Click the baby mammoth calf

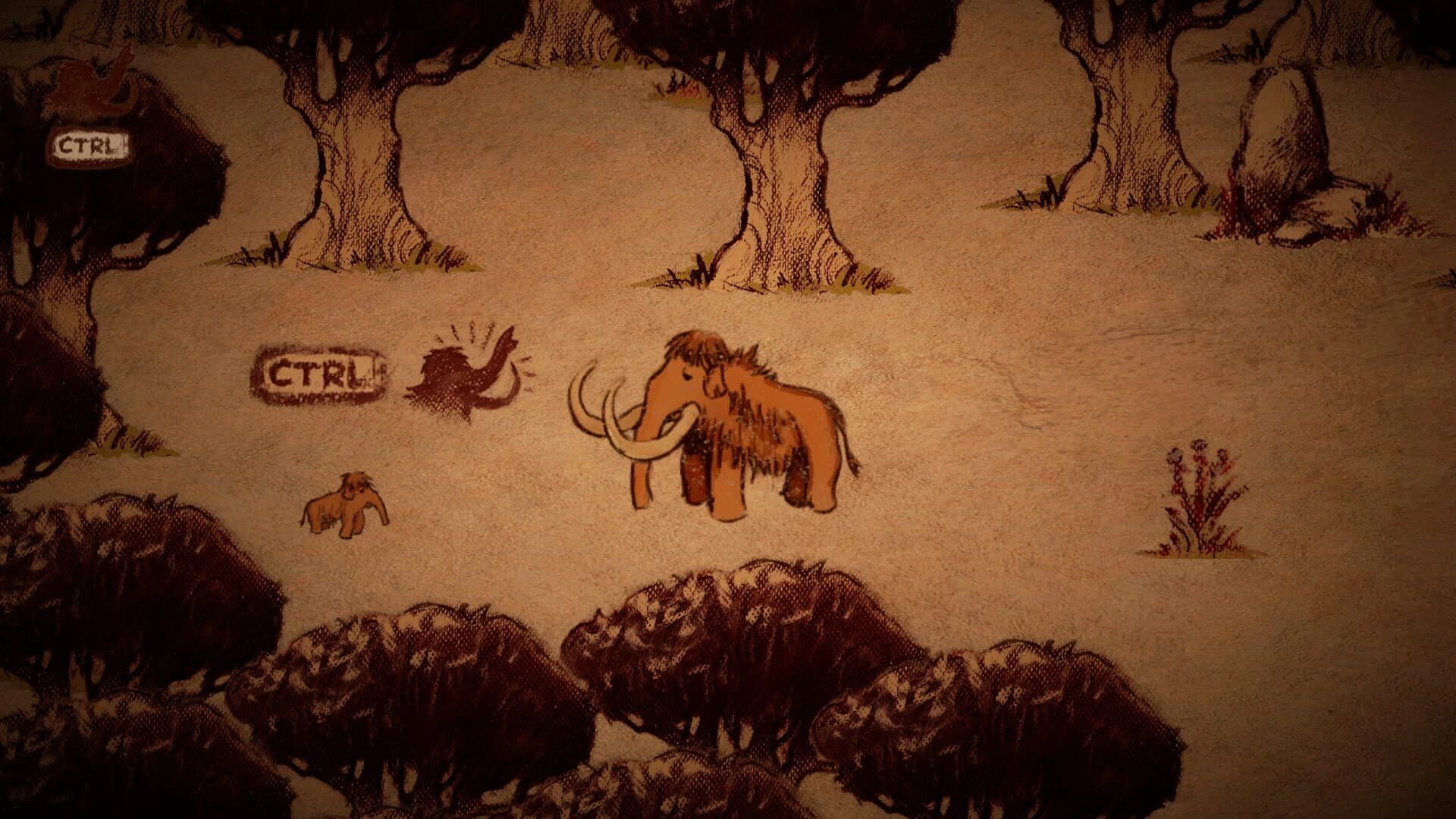point(345,504)
